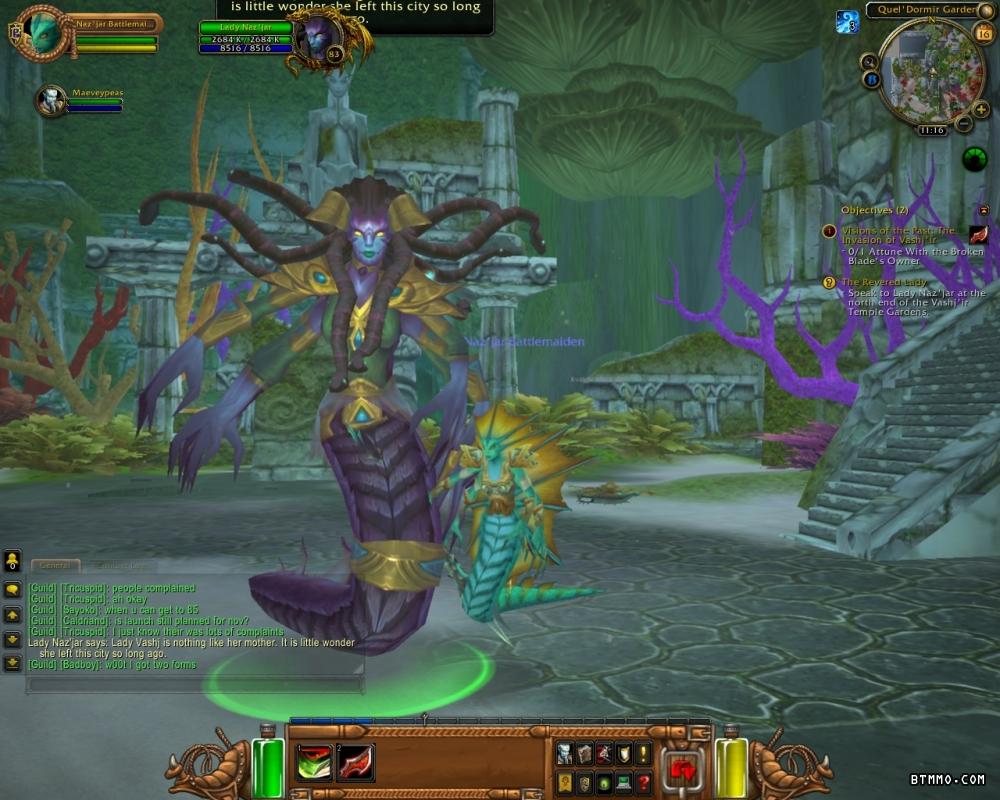Open the character info micro button
Screen dimensions: 1000x800
click(x=565, y=754)
